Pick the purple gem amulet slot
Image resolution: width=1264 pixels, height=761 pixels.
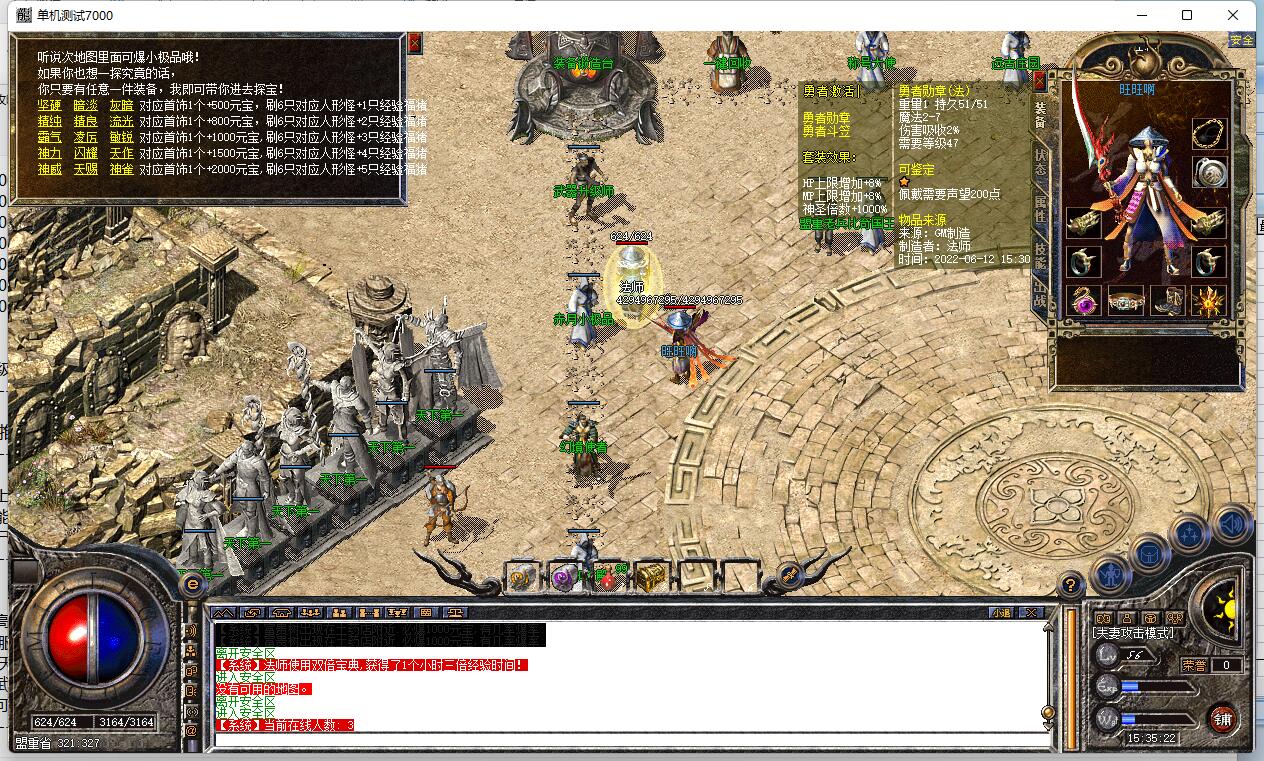pyautogui.click(x=1085, y=300)
